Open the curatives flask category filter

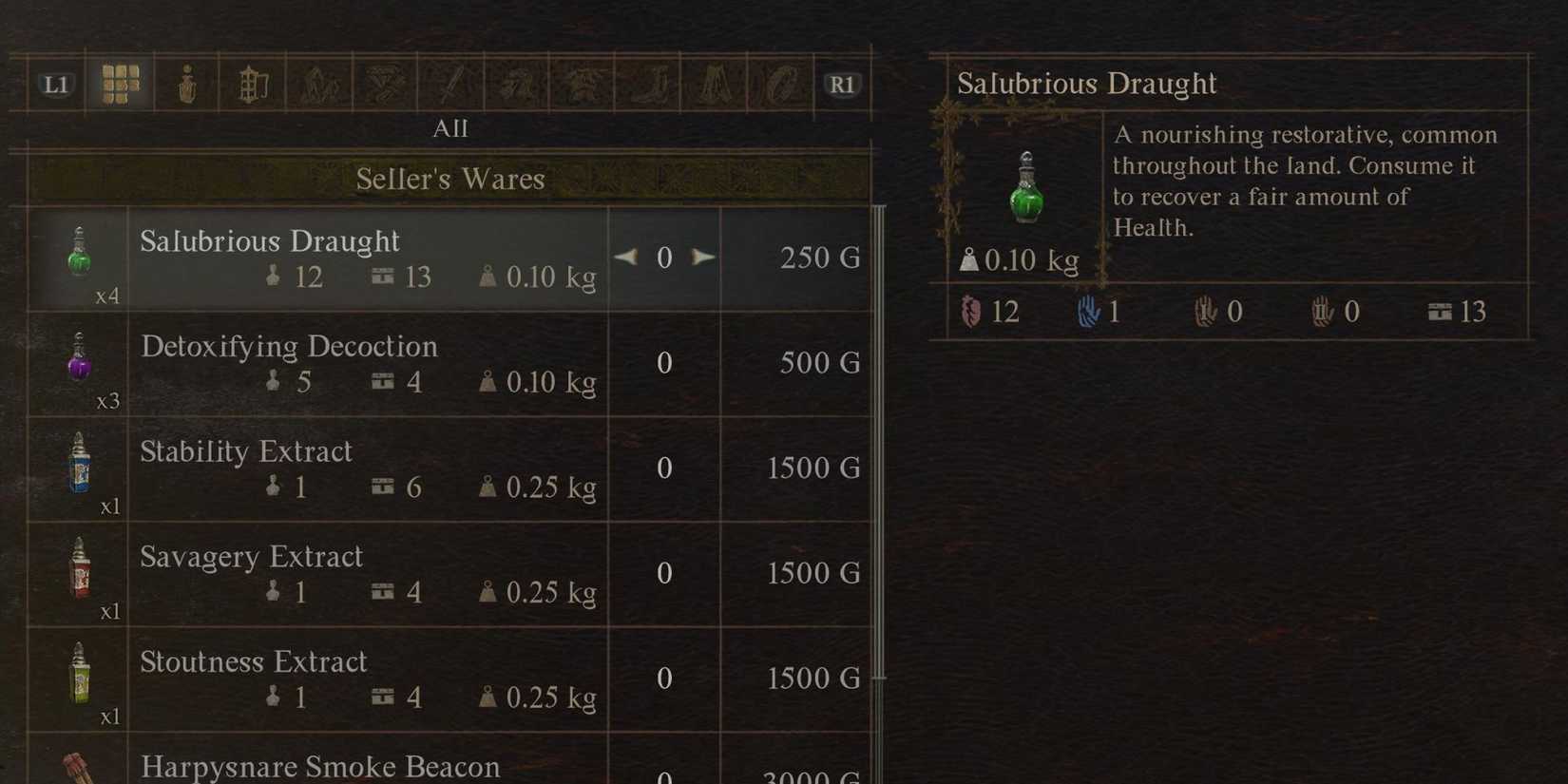tap(185, 84)
